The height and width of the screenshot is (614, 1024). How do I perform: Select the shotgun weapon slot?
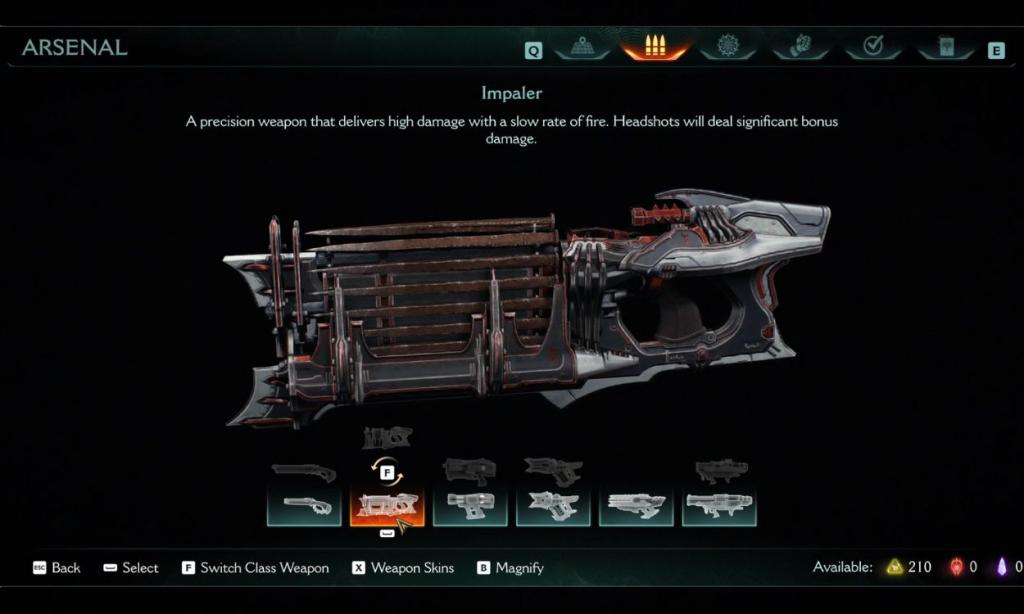tap(304, 506)
